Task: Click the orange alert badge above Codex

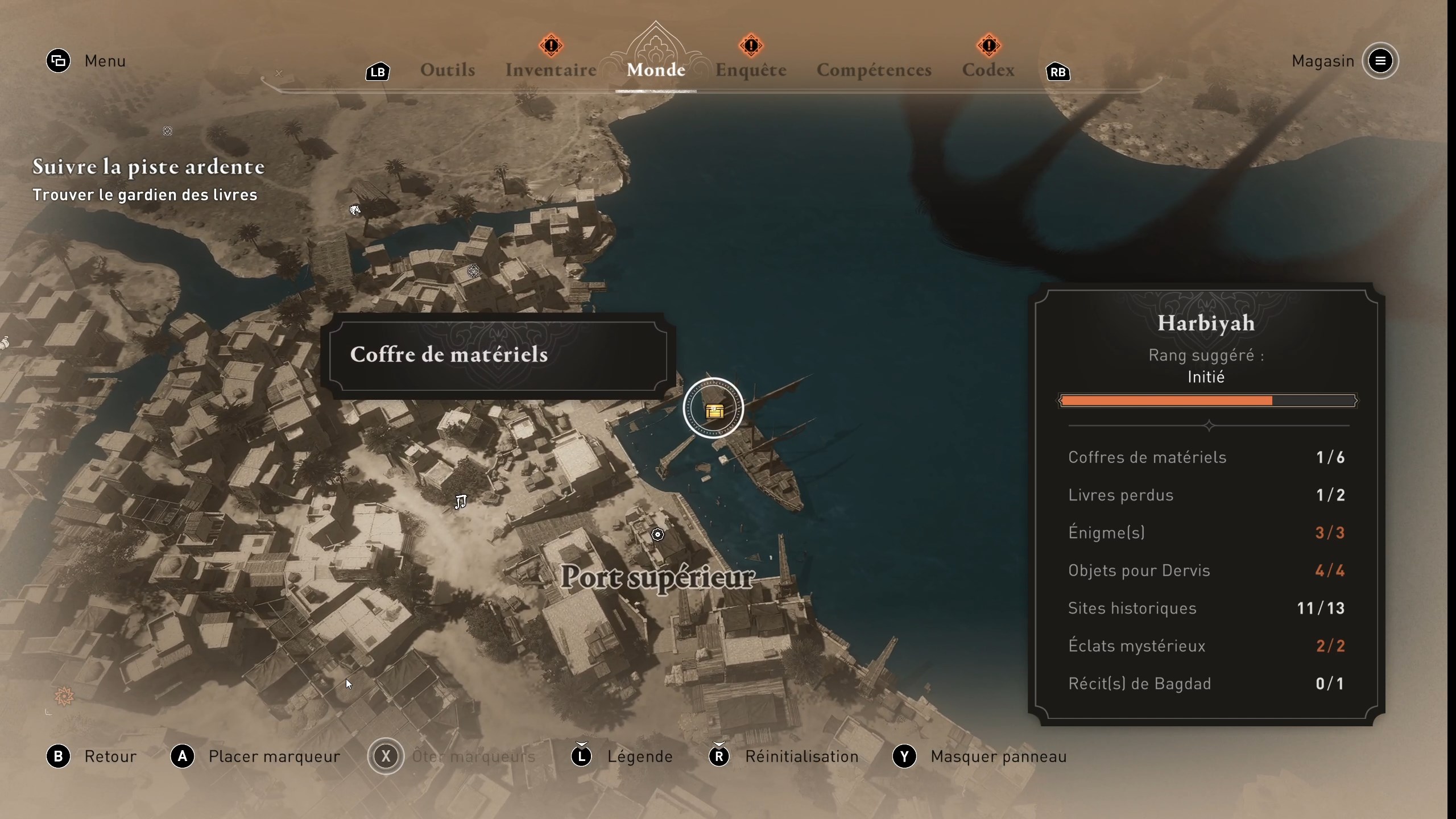Action: coord(989,45)
